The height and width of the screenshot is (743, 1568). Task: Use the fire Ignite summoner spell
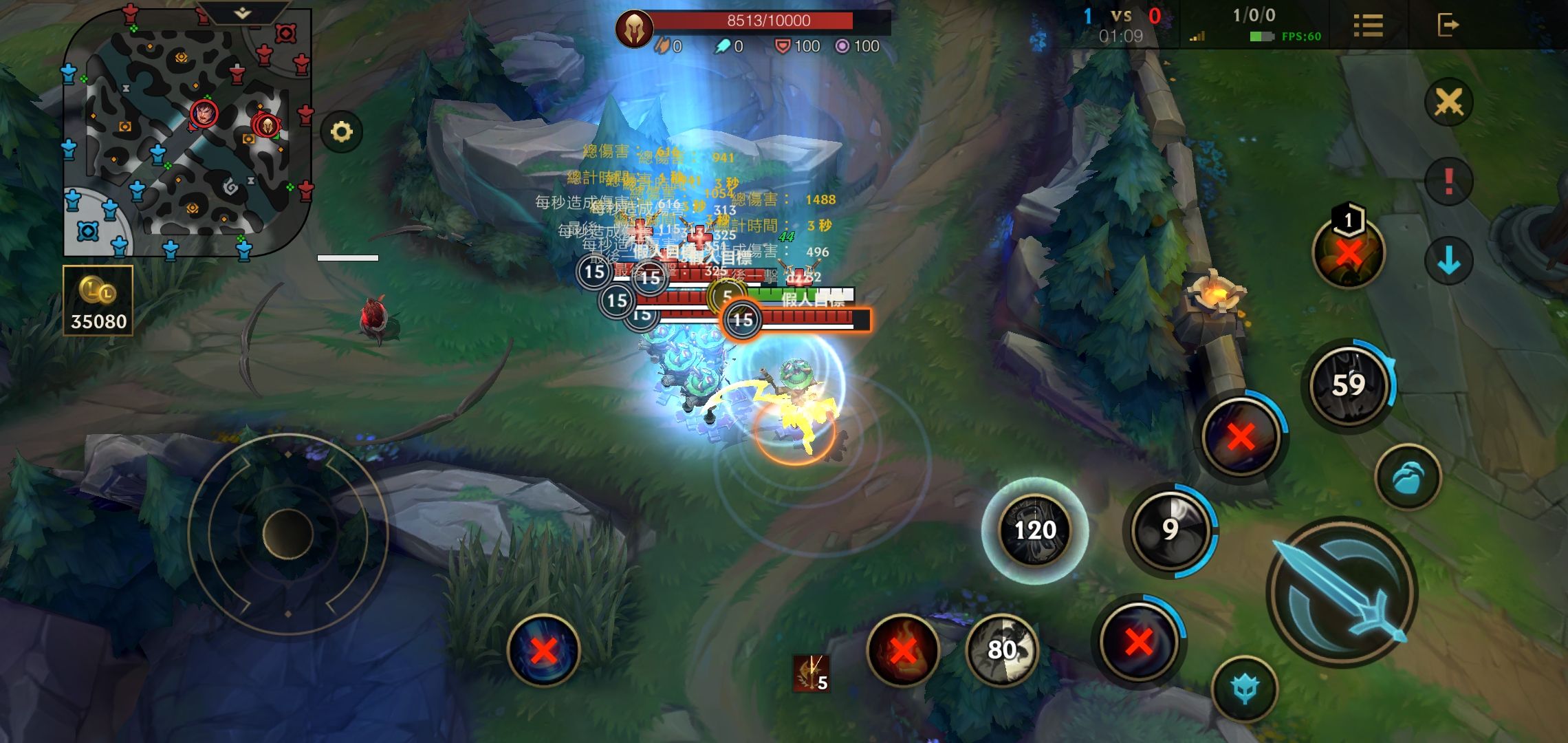903,649
